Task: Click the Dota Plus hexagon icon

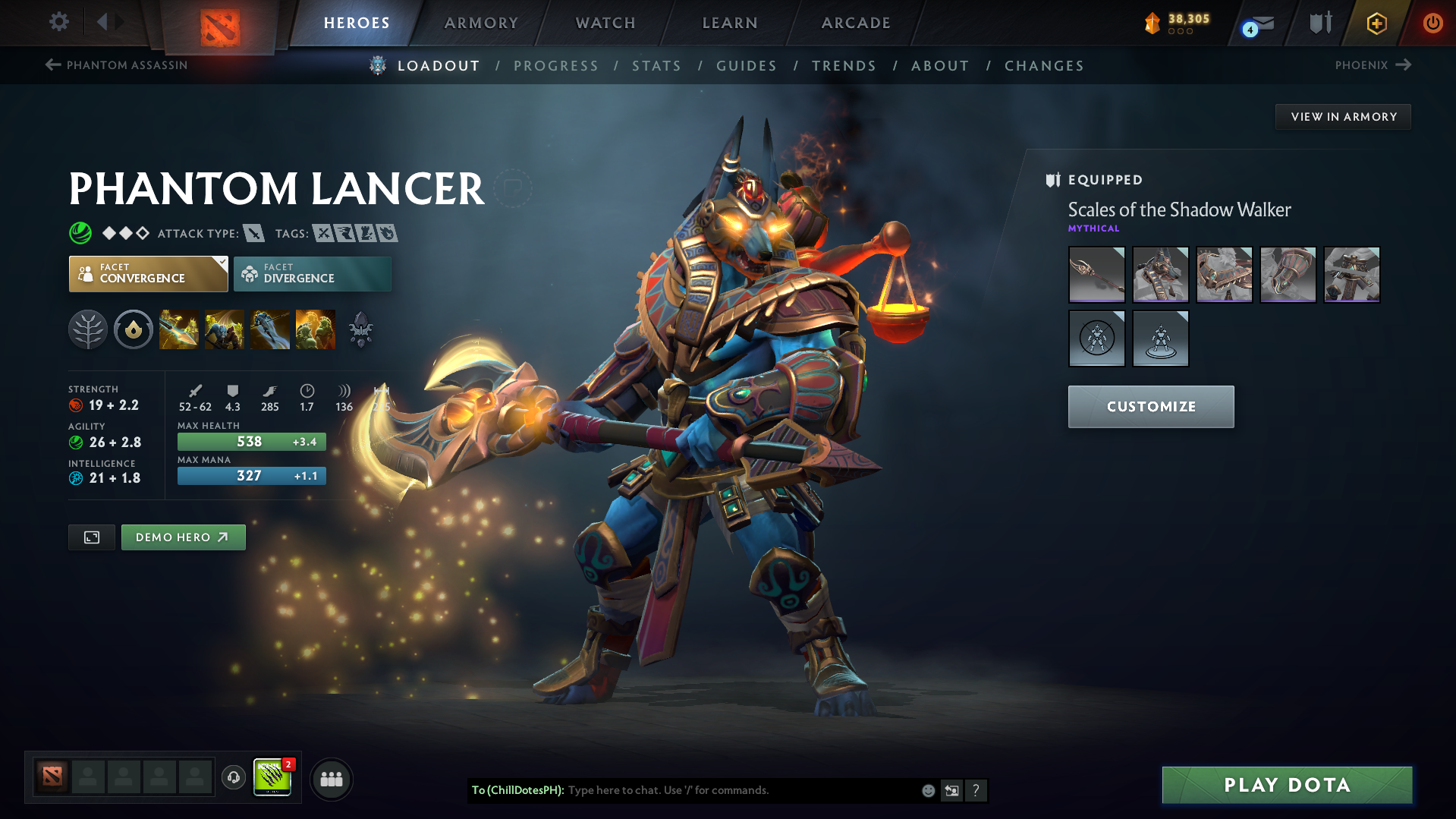Action: [x=1376, y=23]
